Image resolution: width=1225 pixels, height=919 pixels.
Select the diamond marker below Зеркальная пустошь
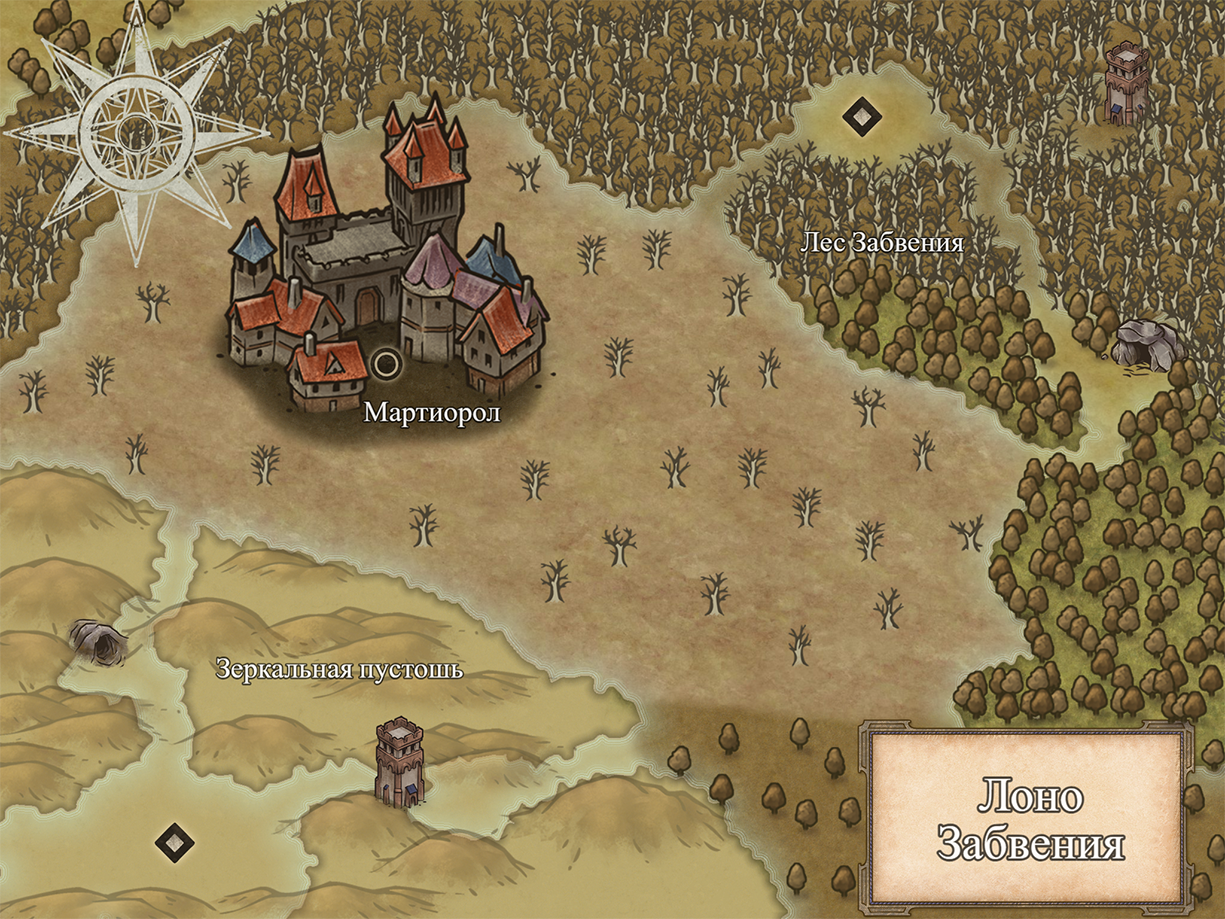pyautogui.click(x=175, y=843)
